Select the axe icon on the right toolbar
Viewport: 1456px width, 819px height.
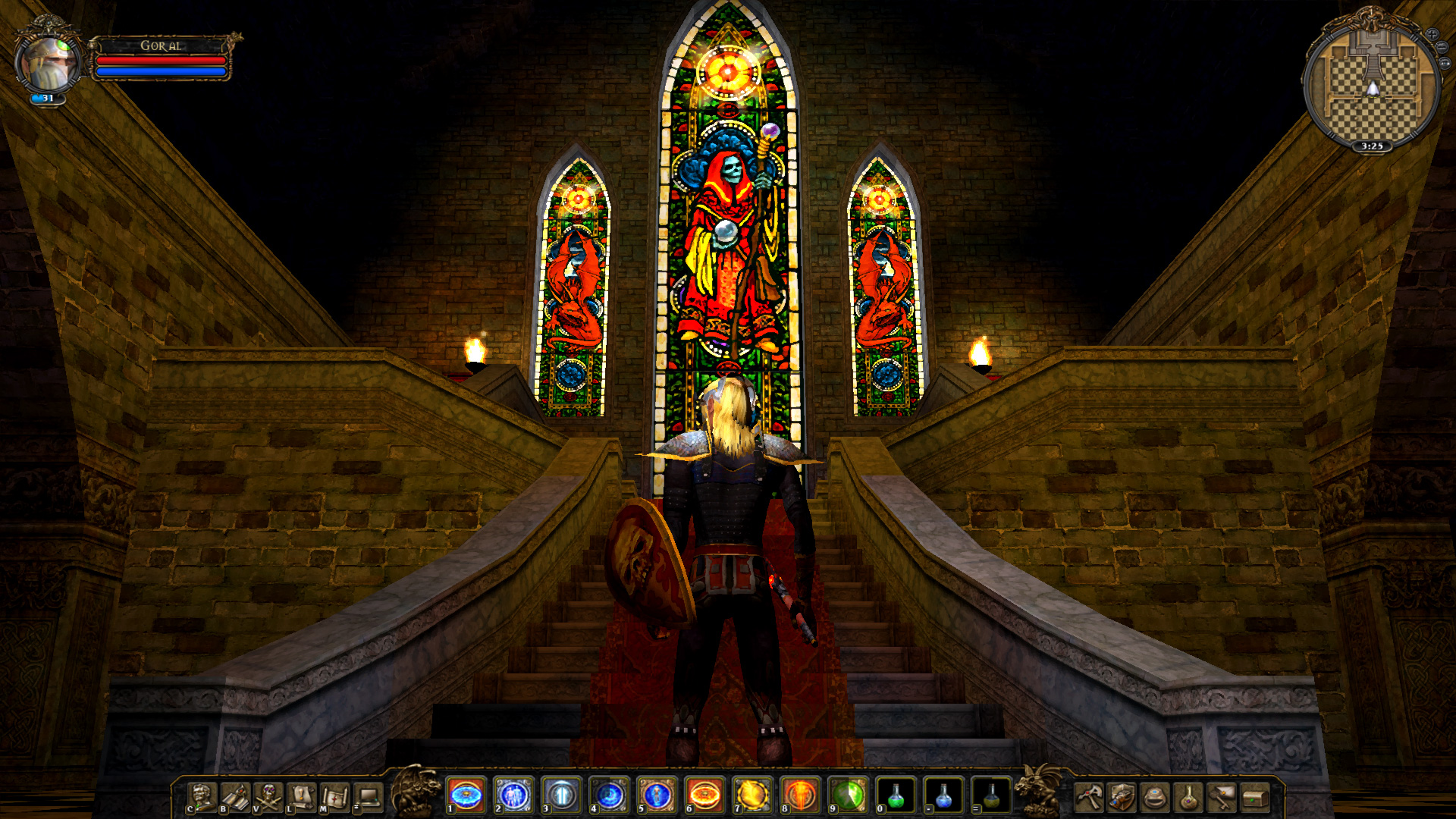click(1089, 798)
